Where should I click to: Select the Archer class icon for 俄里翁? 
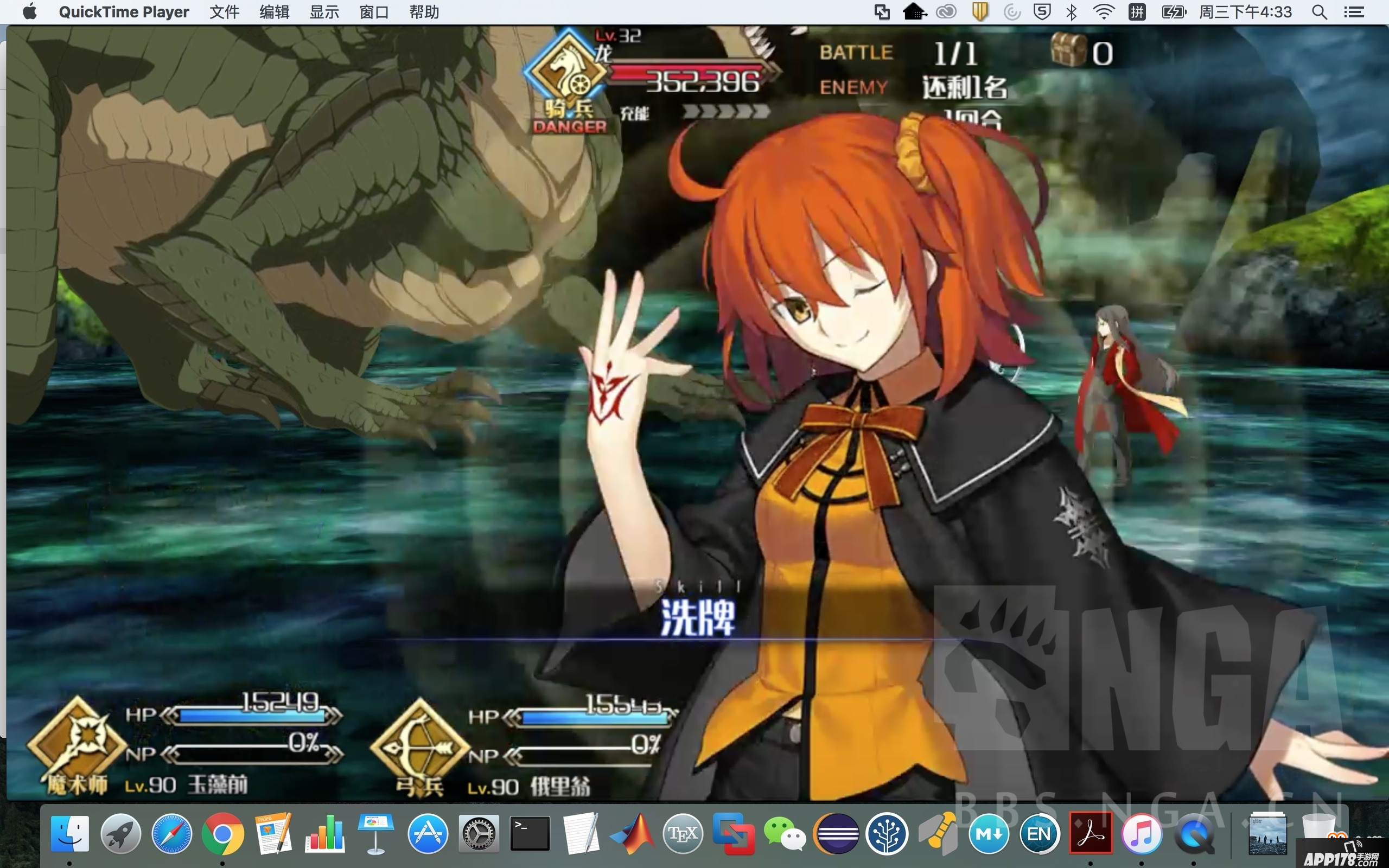click(x=420, y=745)
